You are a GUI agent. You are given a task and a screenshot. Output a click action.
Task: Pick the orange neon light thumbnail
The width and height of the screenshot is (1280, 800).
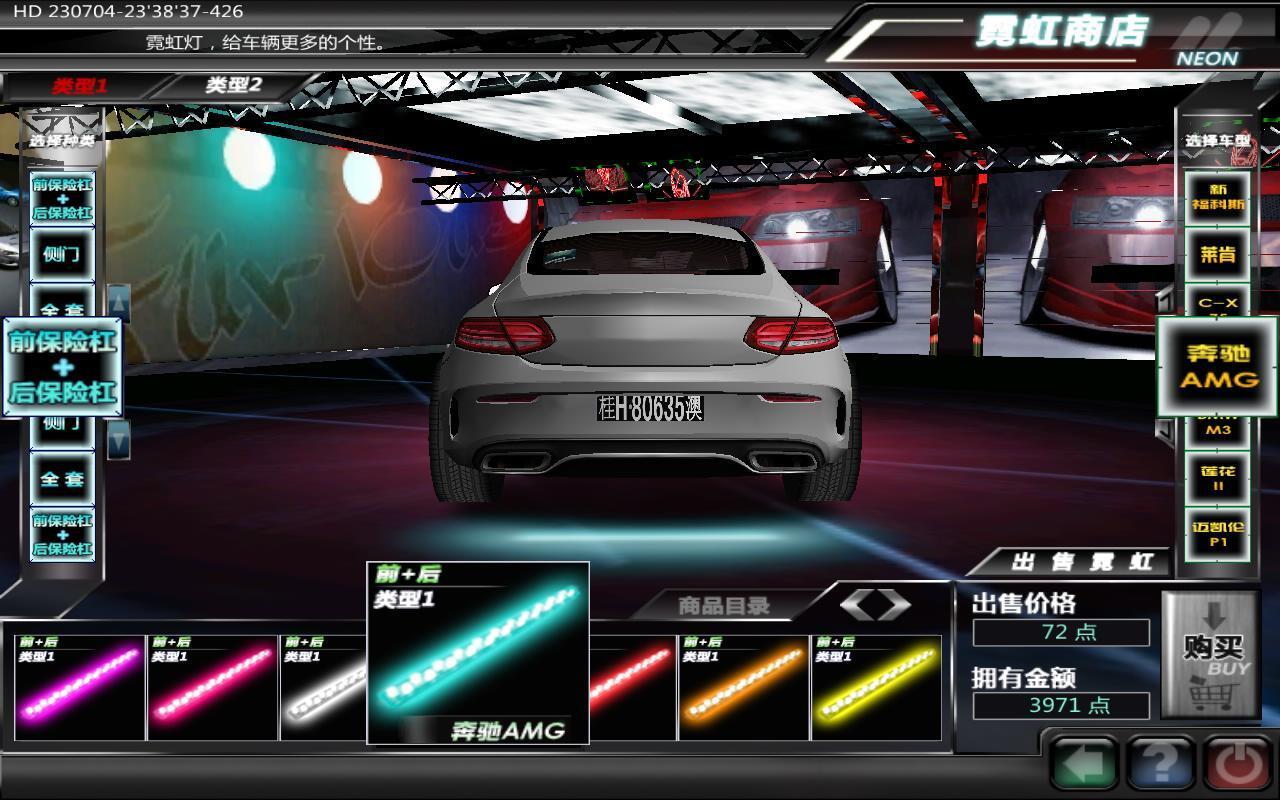743,687
